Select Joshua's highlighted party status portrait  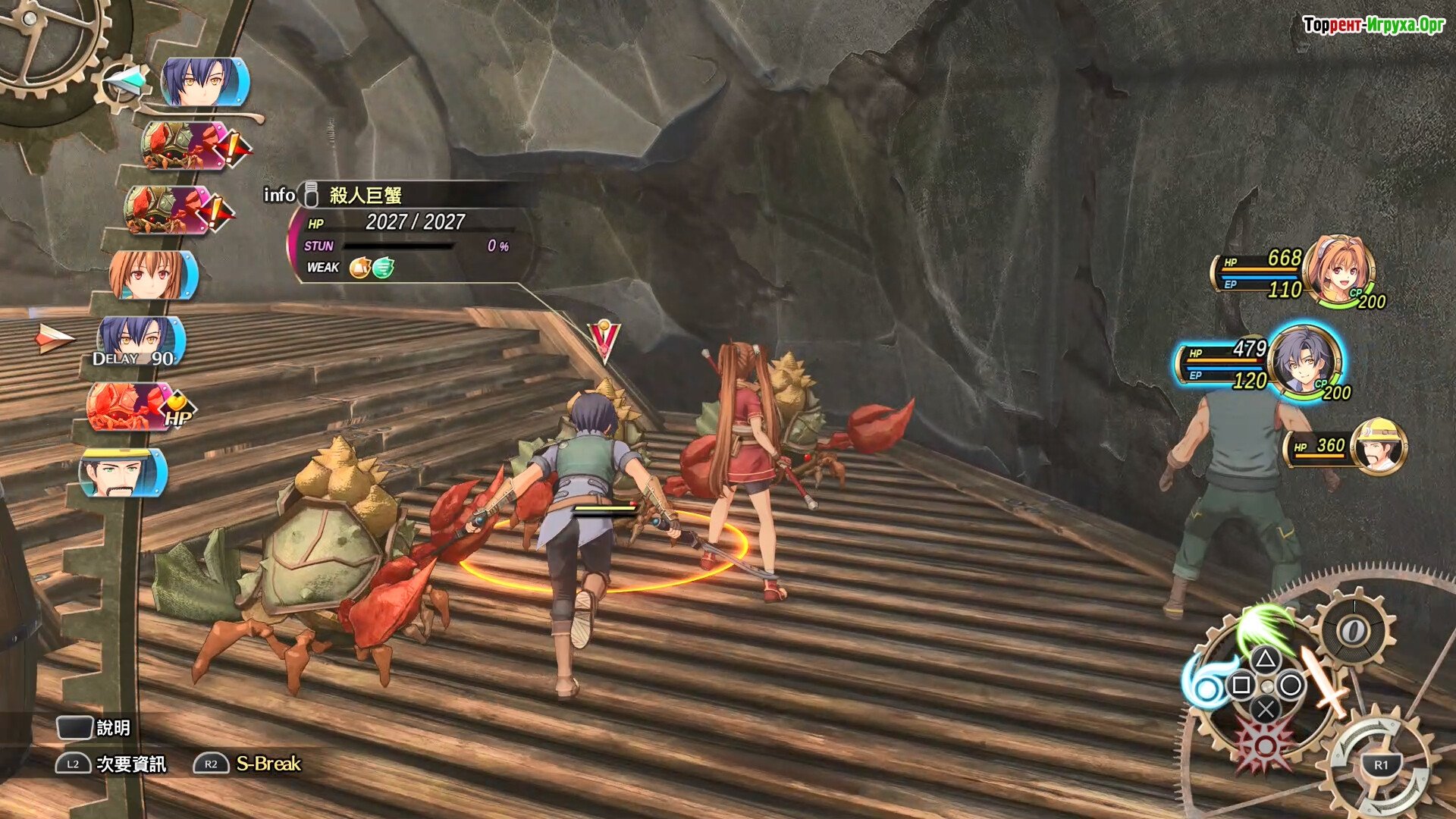tap(1304, 361)
